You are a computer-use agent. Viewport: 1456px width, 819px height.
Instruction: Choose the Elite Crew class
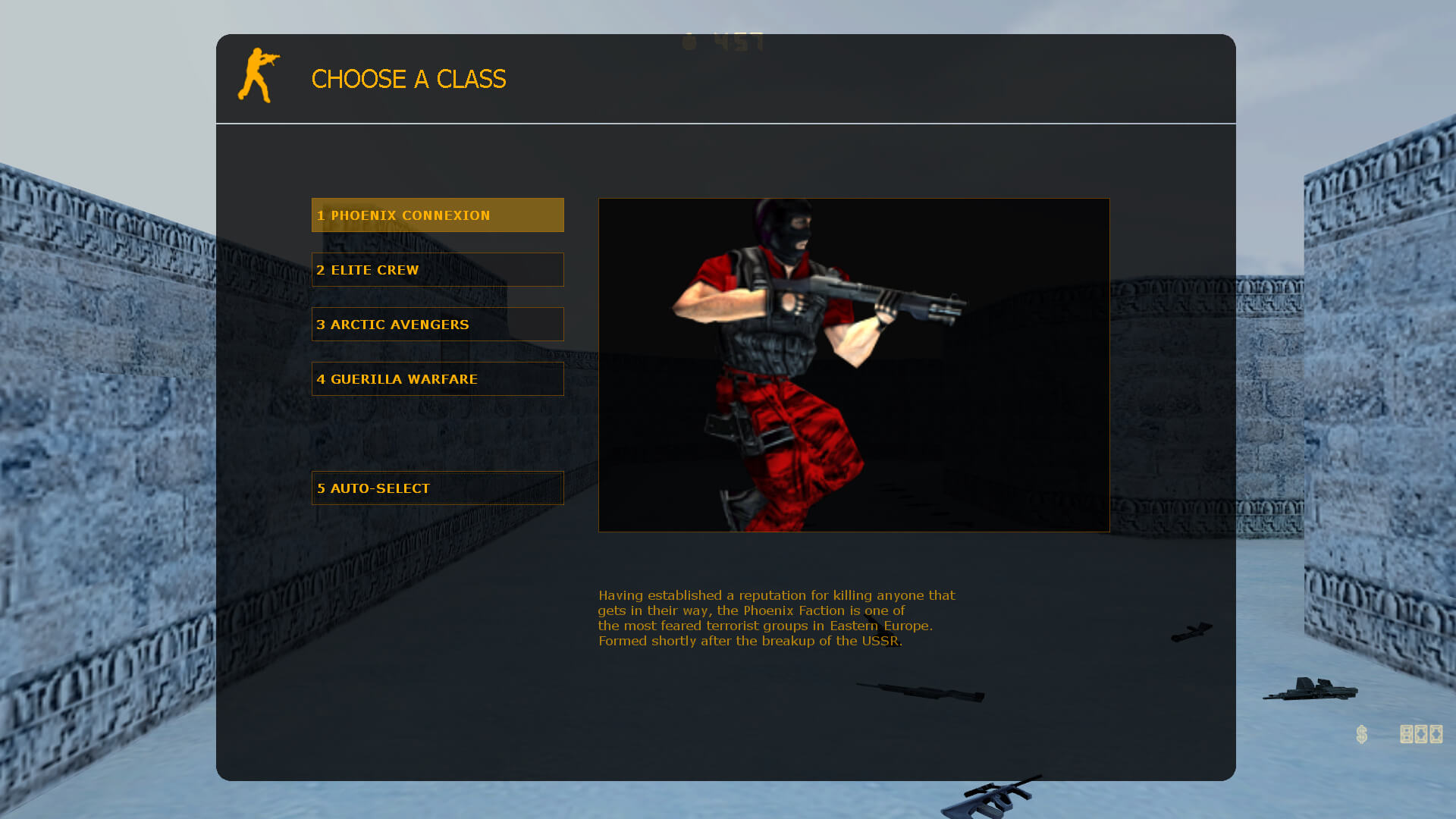(x=438, y=270)
